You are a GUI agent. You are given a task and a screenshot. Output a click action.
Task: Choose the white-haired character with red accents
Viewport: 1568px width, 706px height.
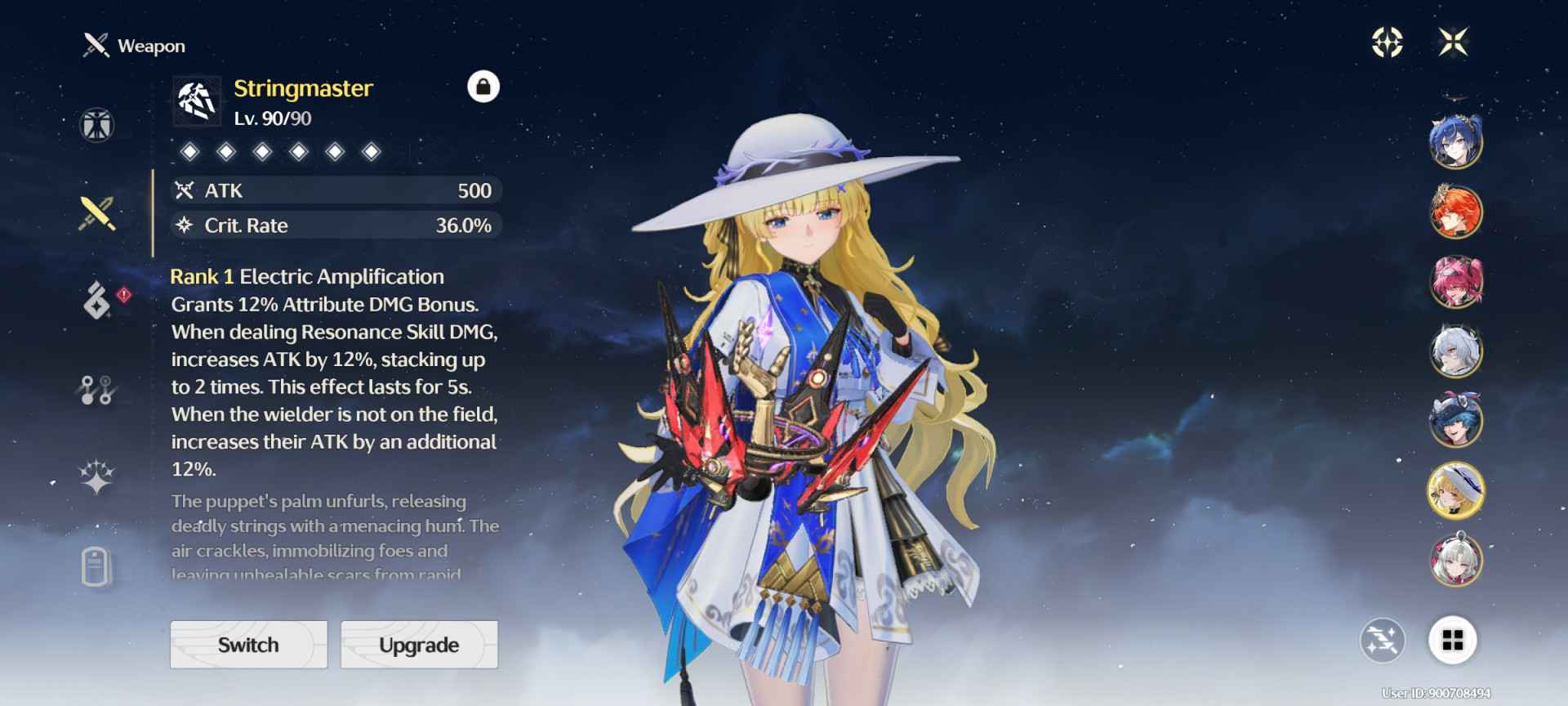click(x=1455, y=561)
